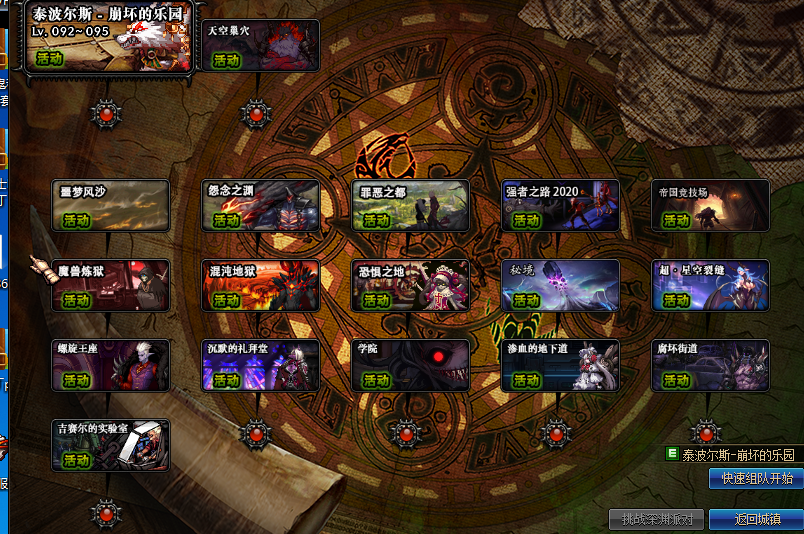Screen dimensions: 804x534
Task: Choose the 腐坏街道 dungeon tile
Action: pos(711,365)
